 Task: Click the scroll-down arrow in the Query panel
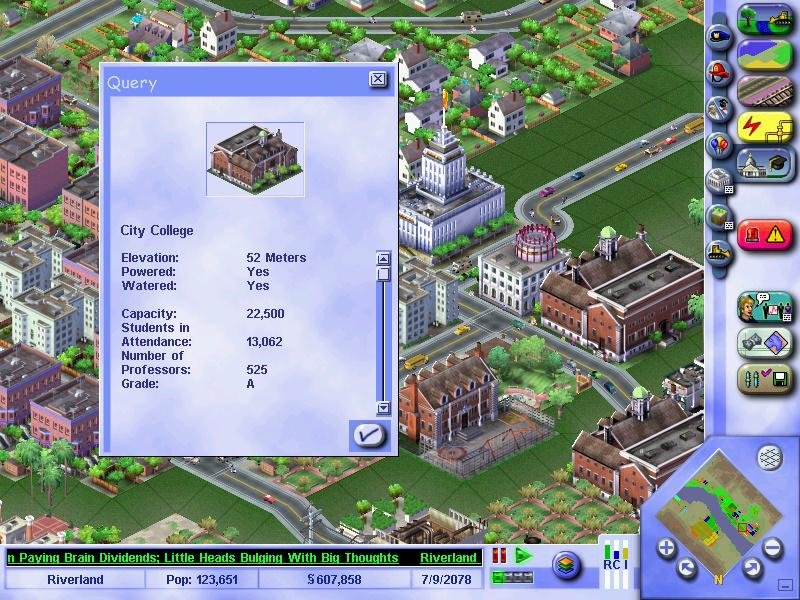tap(382, 408)
